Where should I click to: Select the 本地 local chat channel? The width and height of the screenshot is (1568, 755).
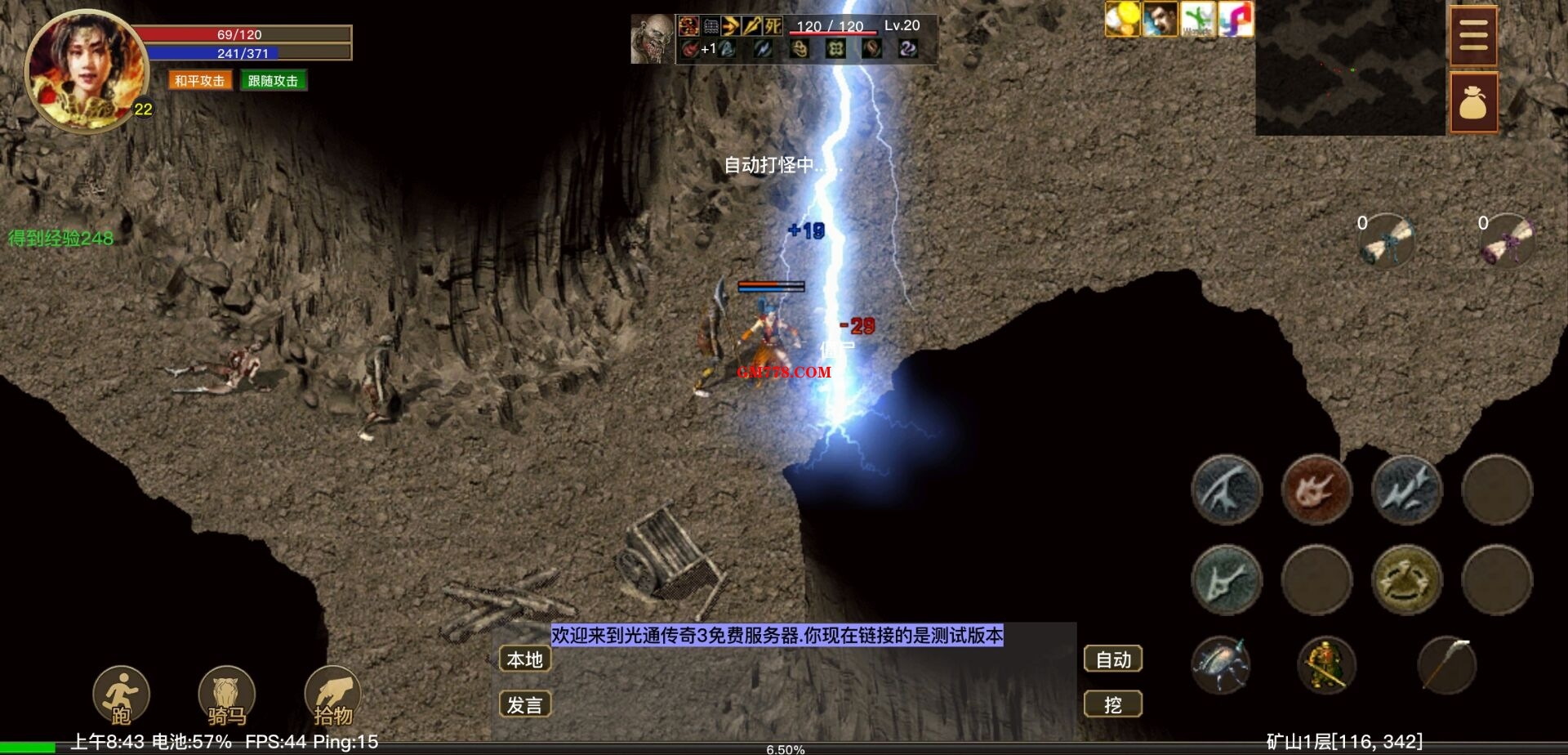[x=524, y=659]
